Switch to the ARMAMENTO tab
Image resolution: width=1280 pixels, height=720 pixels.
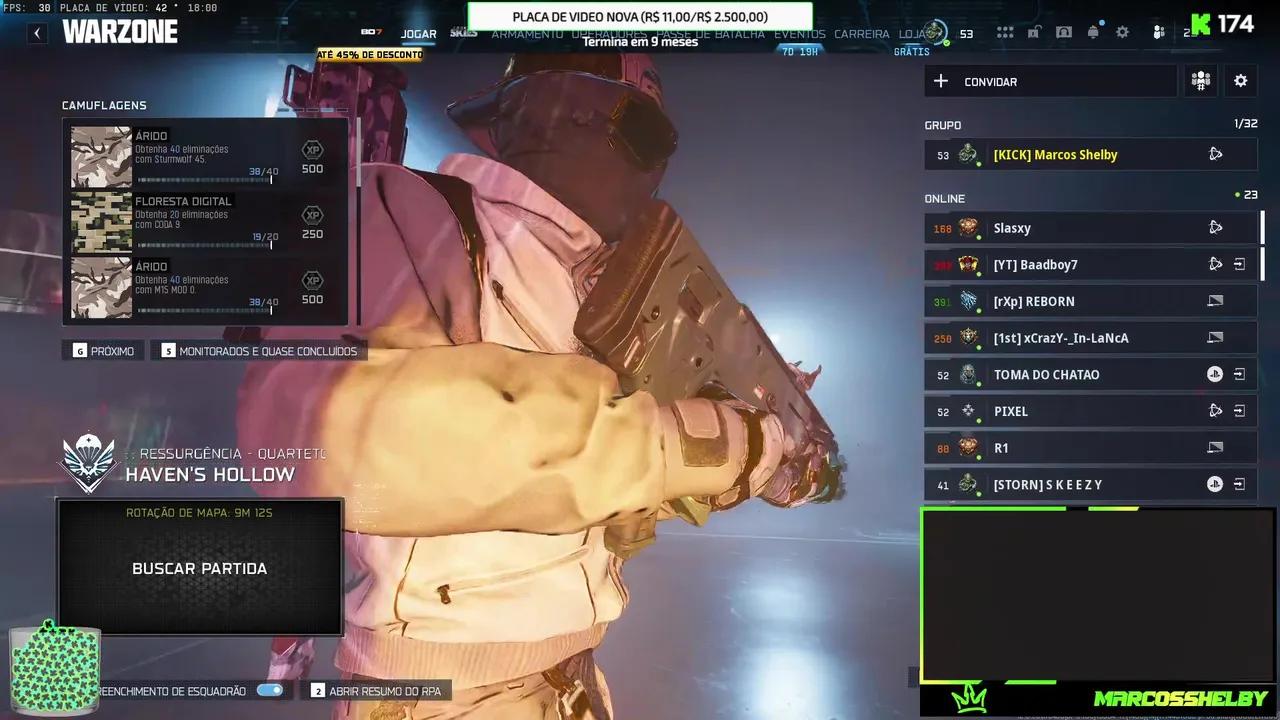(527, 33)
